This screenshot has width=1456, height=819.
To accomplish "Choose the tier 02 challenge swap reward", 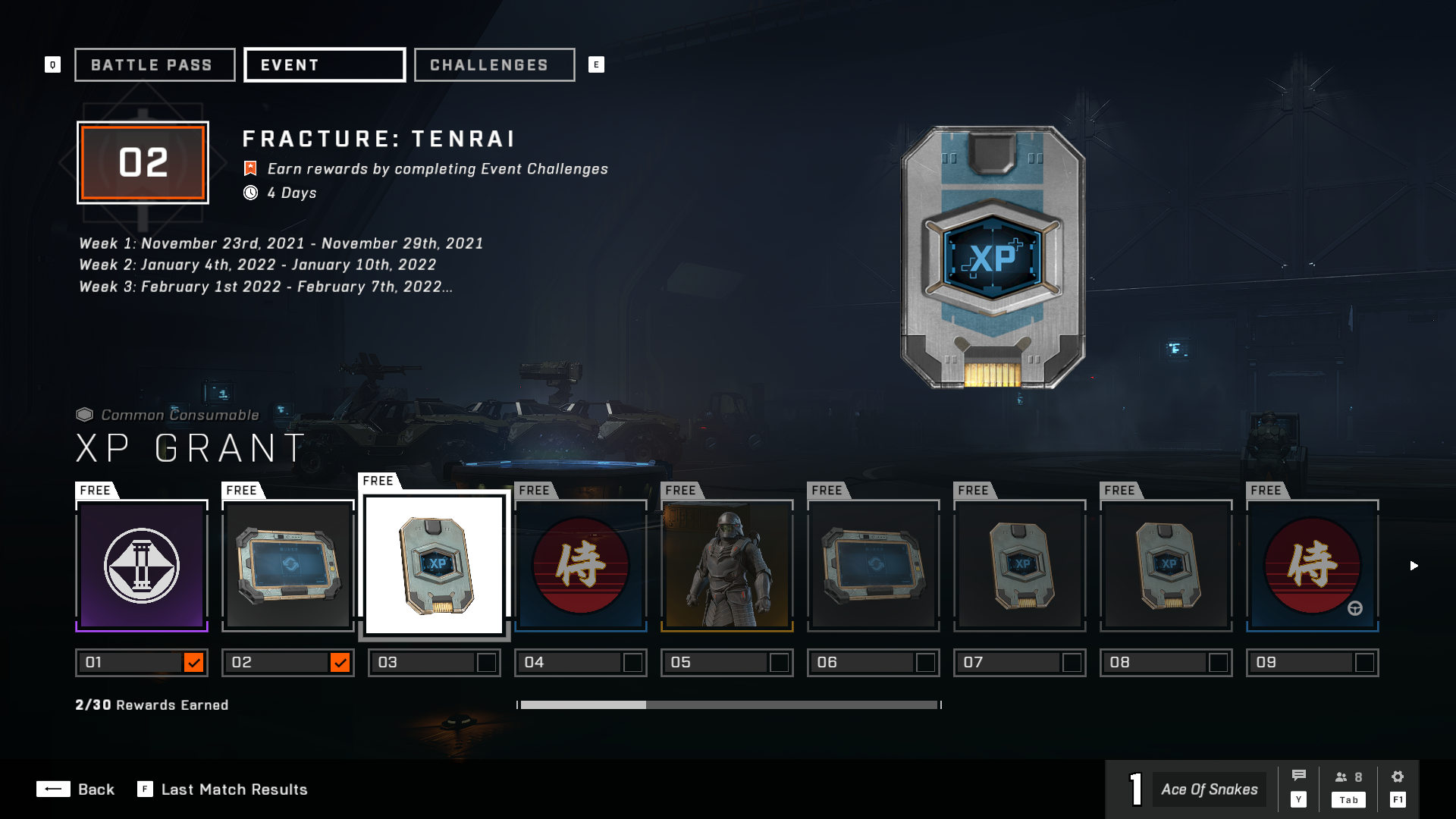I will (288, 566).
